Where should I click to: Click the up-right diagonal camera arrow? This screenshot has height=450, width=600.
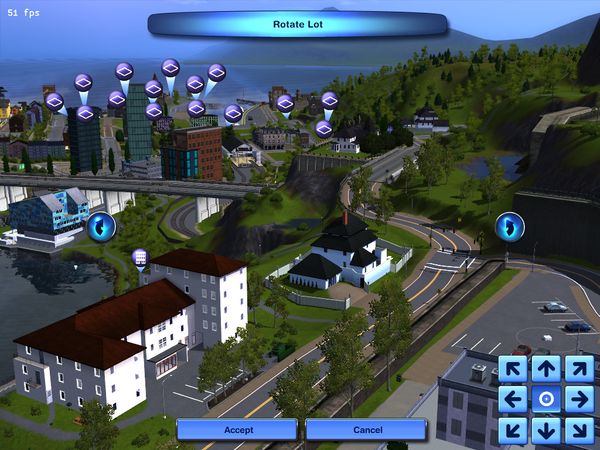[x=578, y=368]
